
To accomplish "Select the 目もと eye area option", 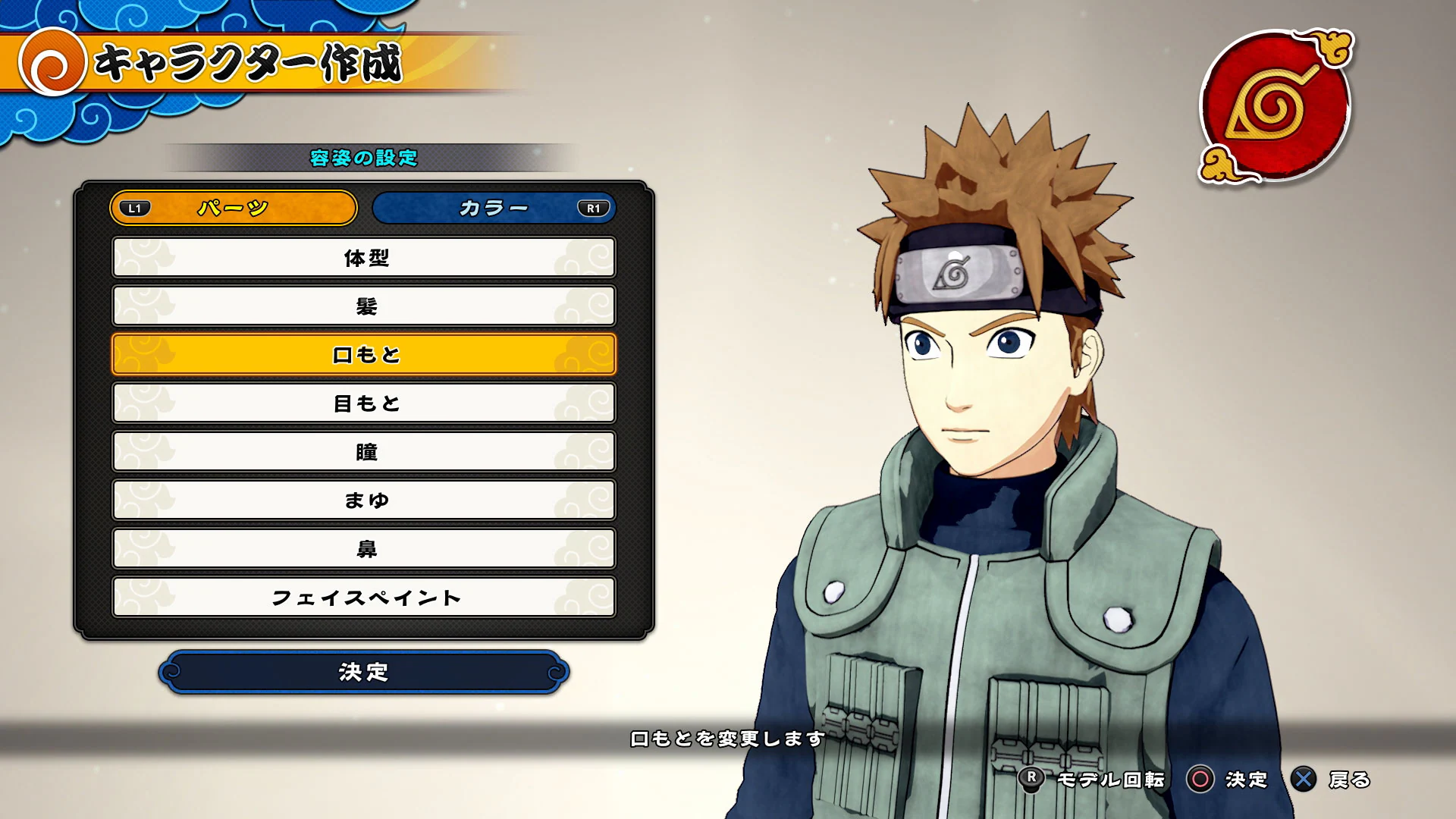I will click(x=366, y=403).
